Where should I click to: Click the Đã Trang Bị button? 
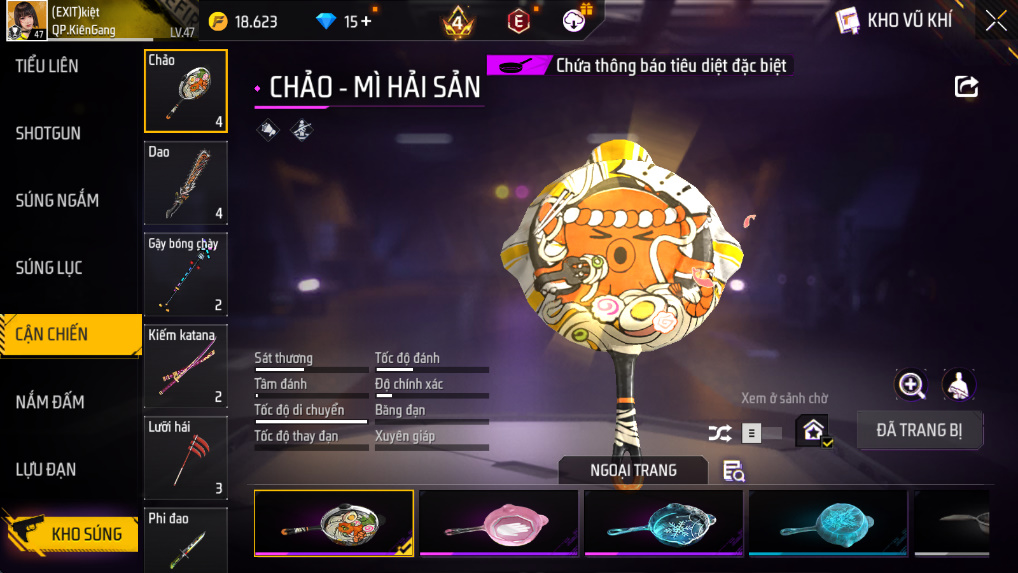[x=920, y=431]
